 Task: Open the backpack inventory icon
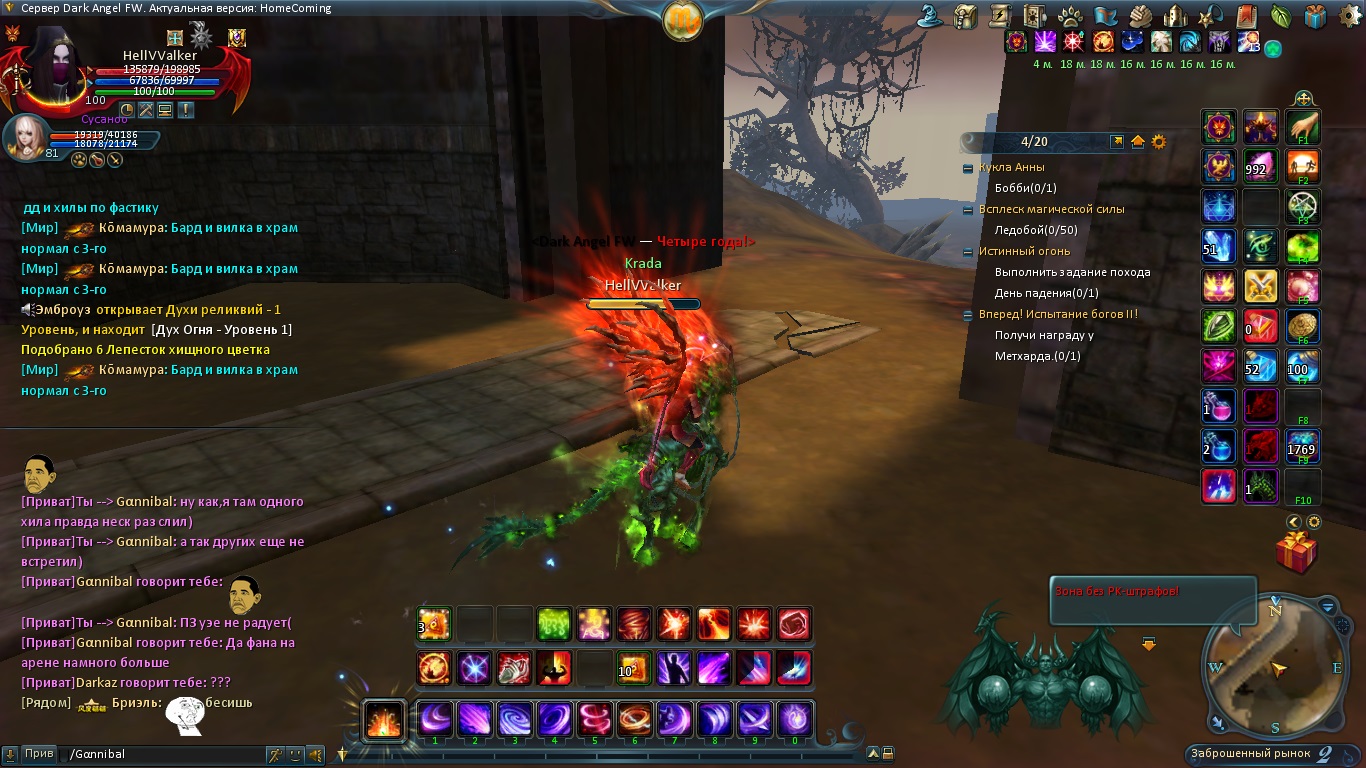tap(966, 17)
